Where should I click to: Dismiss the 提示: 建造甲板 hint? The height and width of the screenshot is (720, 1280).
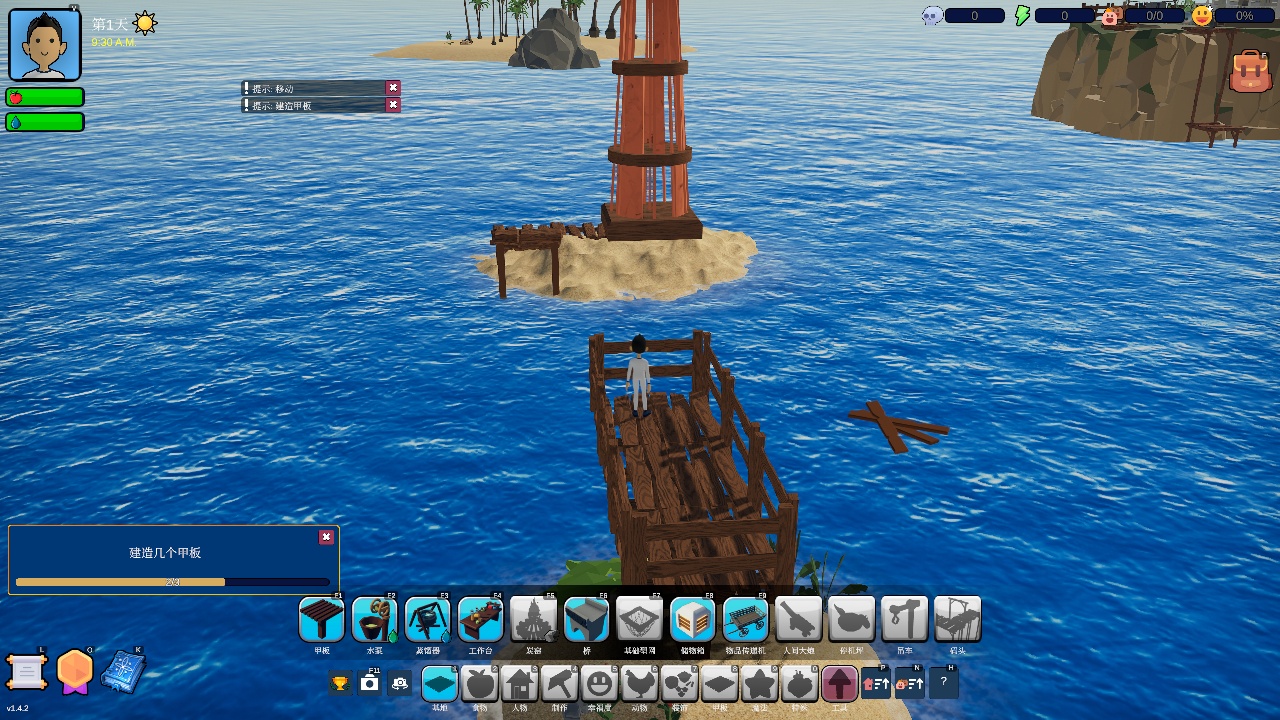point(393,105)
